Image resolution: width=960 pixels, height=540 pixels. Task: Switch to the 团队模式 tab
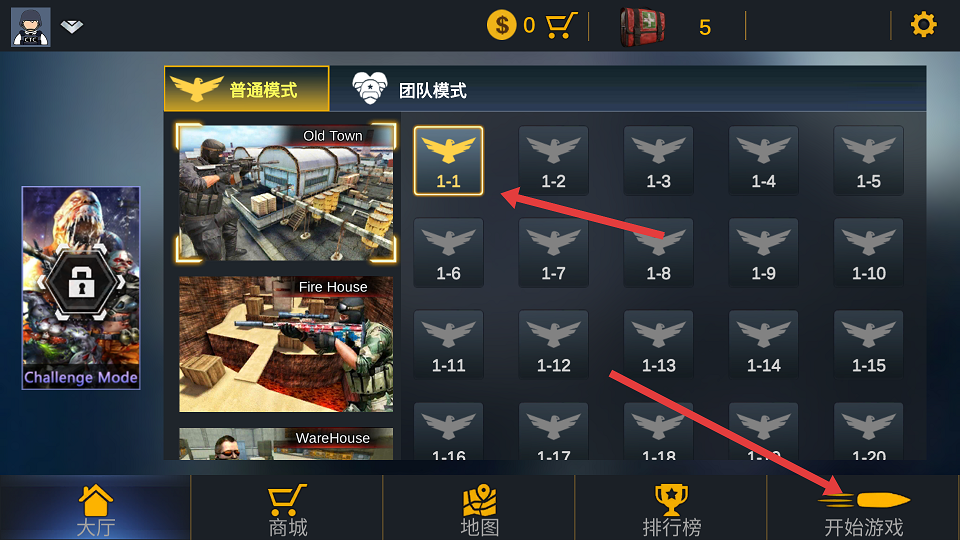410,89
